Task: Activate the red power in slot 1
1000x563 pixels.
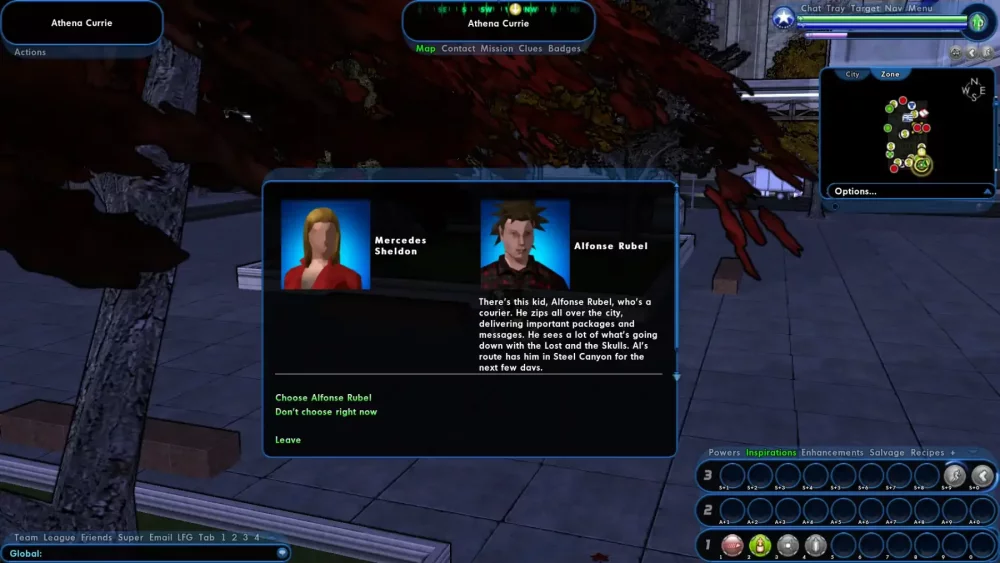Action: [x=732, y=545]
